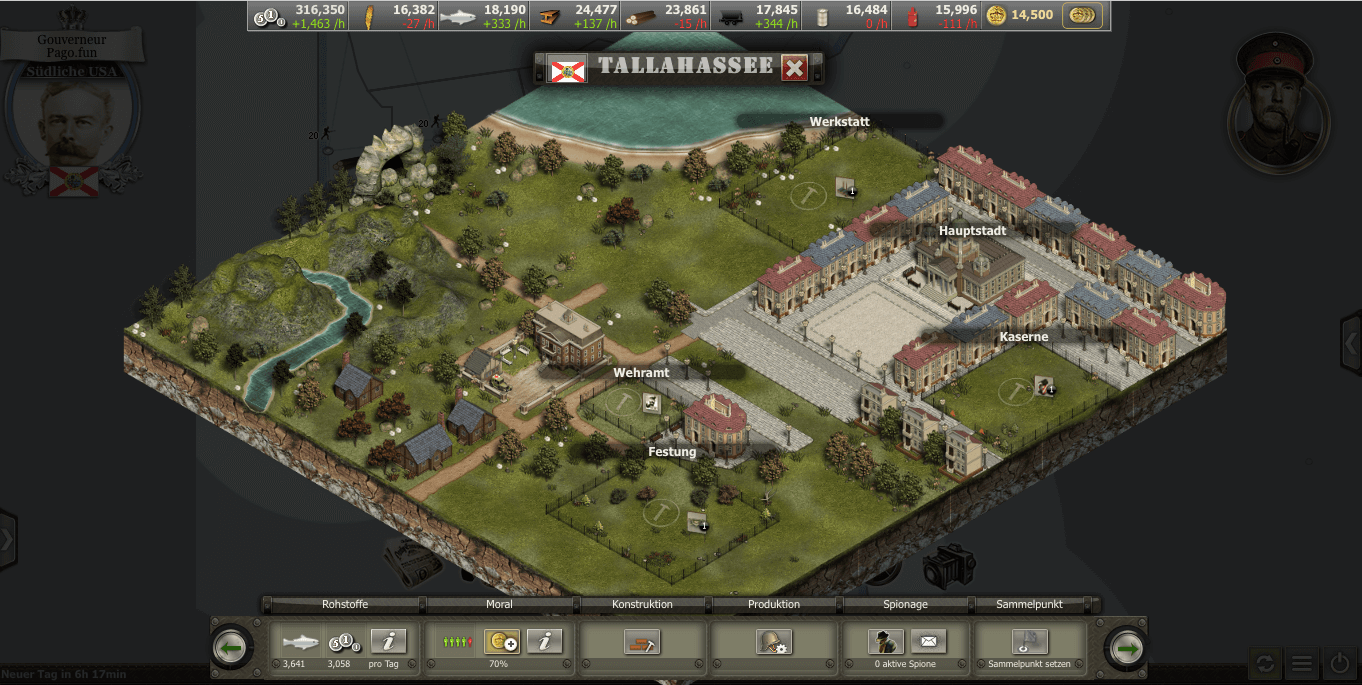Image resolution: width=1362 pixels, height=685 pixels.
Task: Select the Produktion tab
Action: 774,604
